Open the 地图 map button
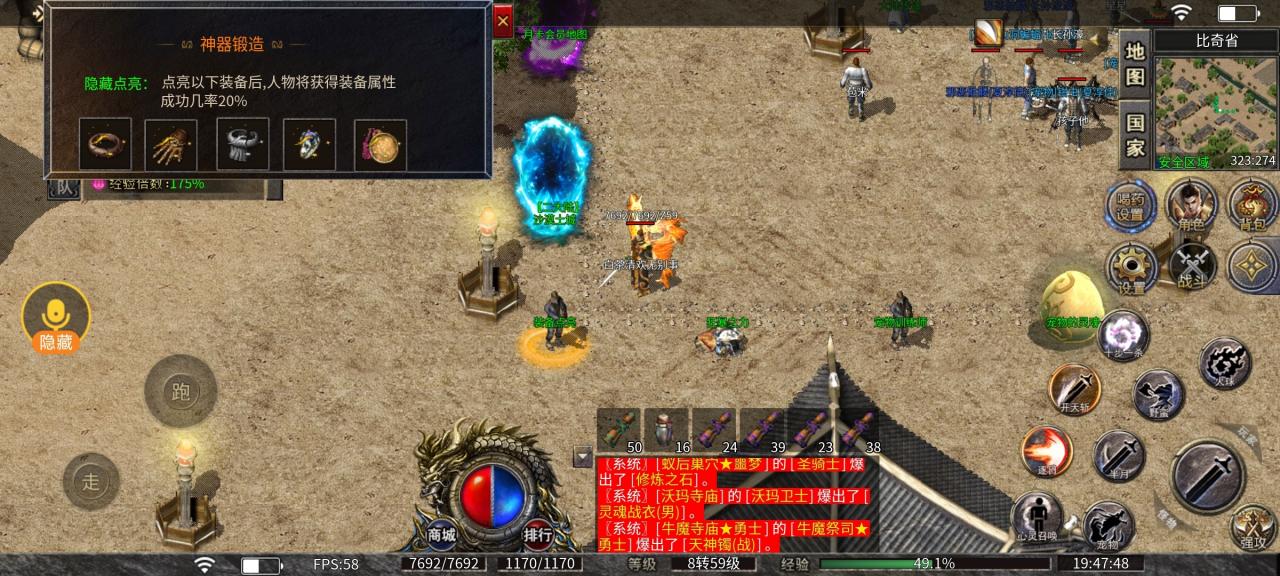This screenshot has height=576, width=1280. pos(1135,63)
